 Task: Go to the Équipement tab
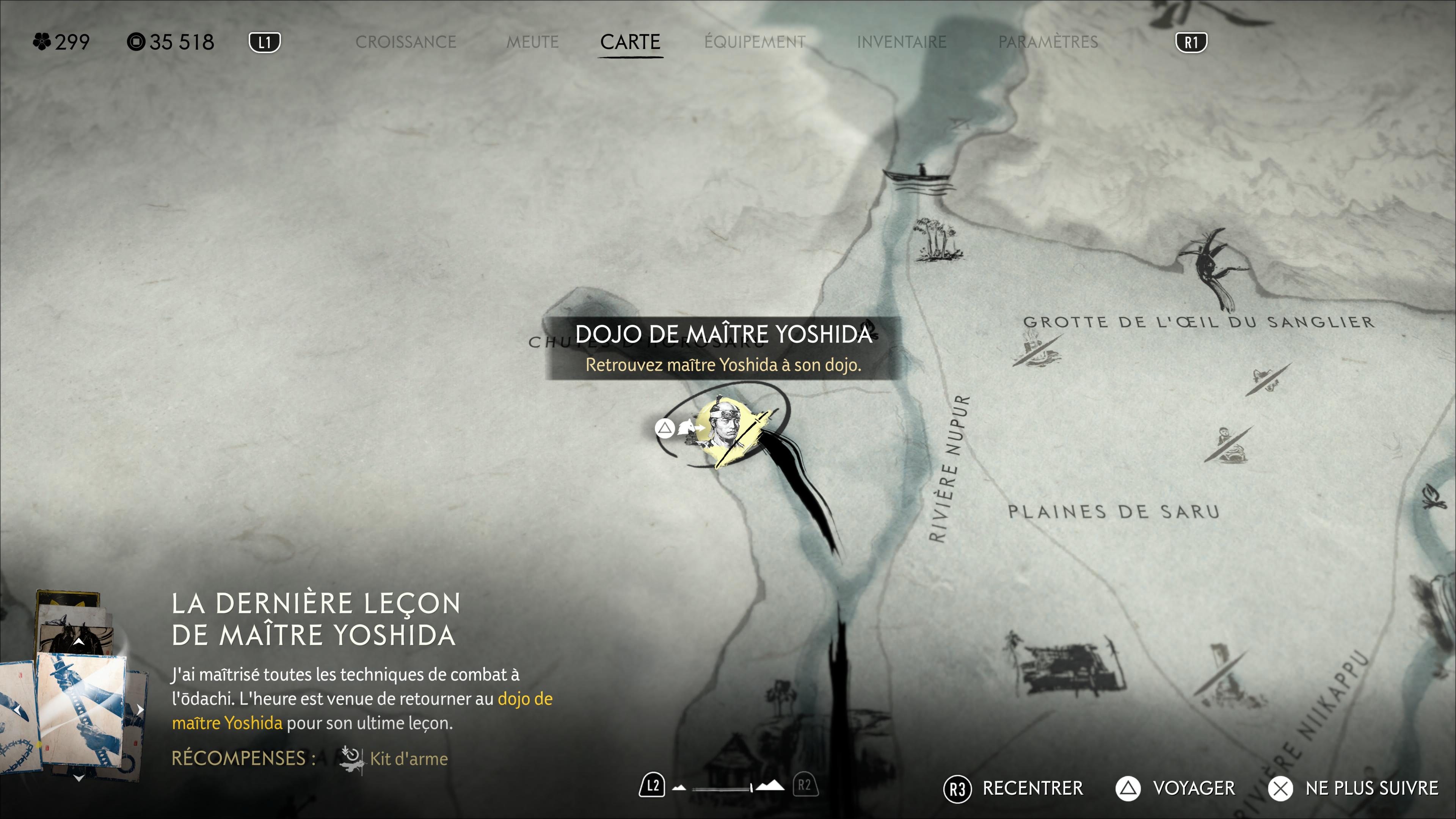tap(755, 42)
